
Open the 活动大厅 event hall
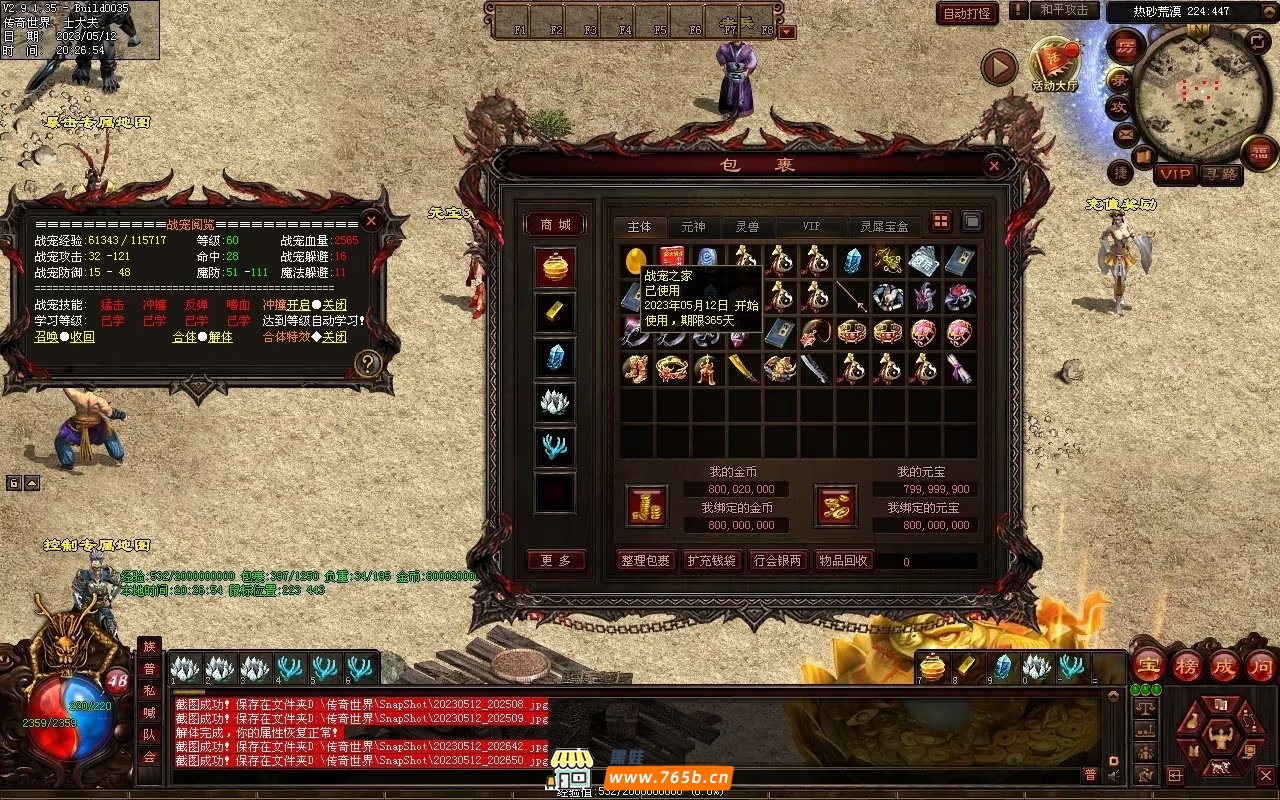[1055, 65]
